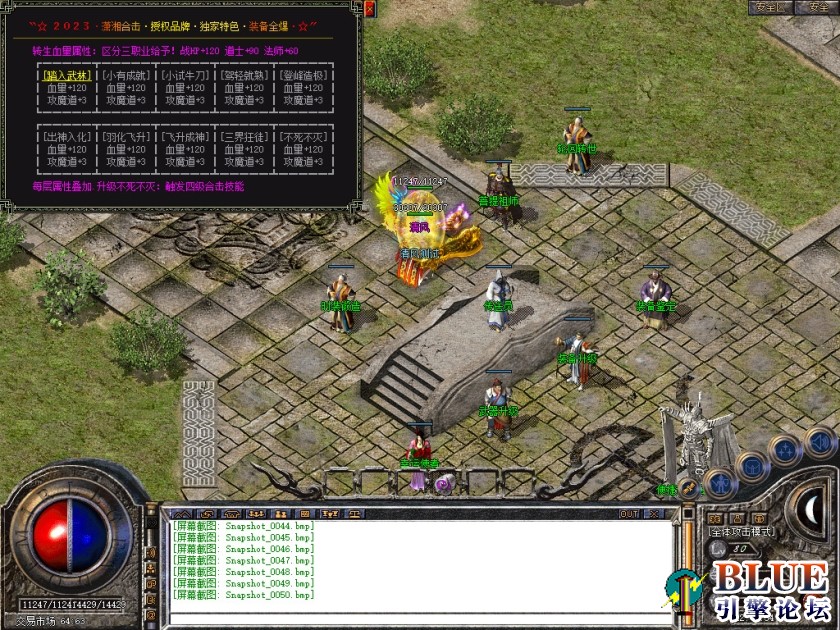Open the bag round button

[x=752, y=467]
